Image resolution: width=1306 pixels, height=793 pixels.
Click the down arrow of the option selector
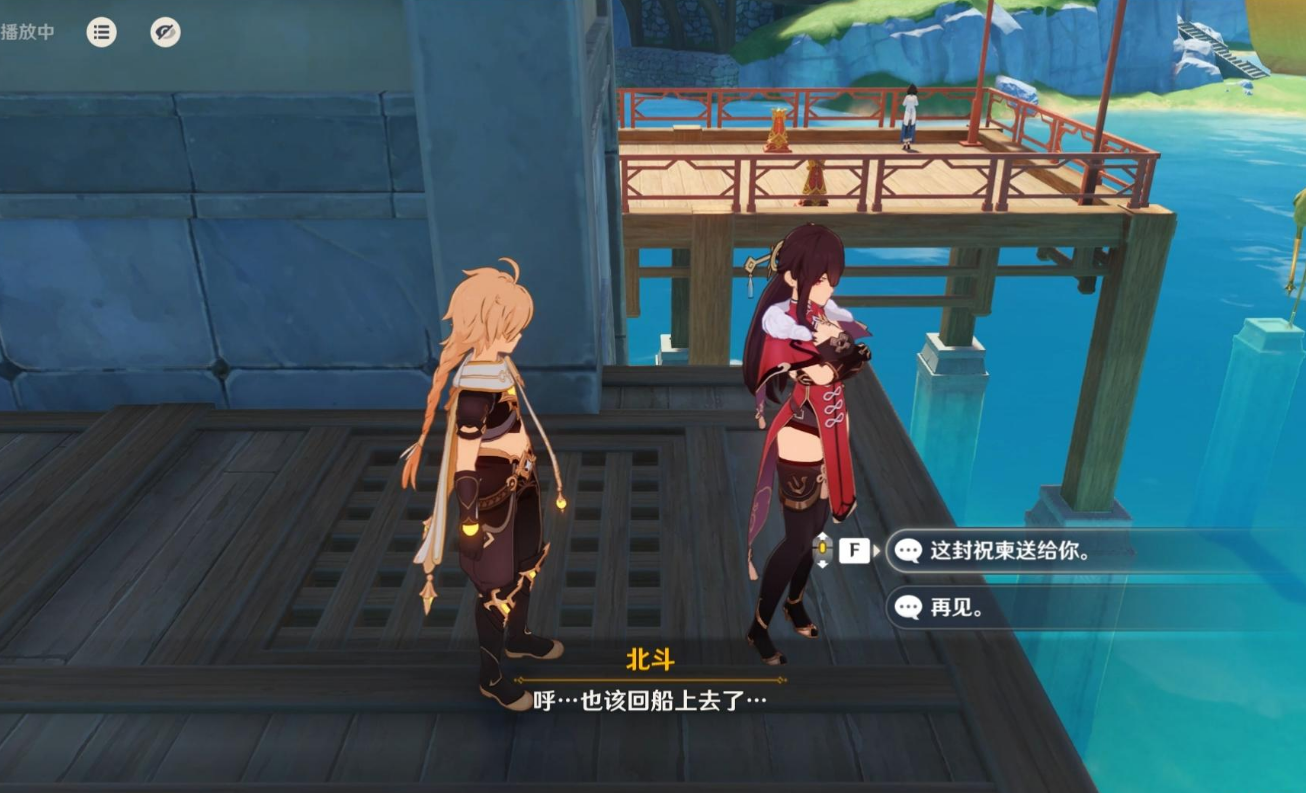[822, 563]
